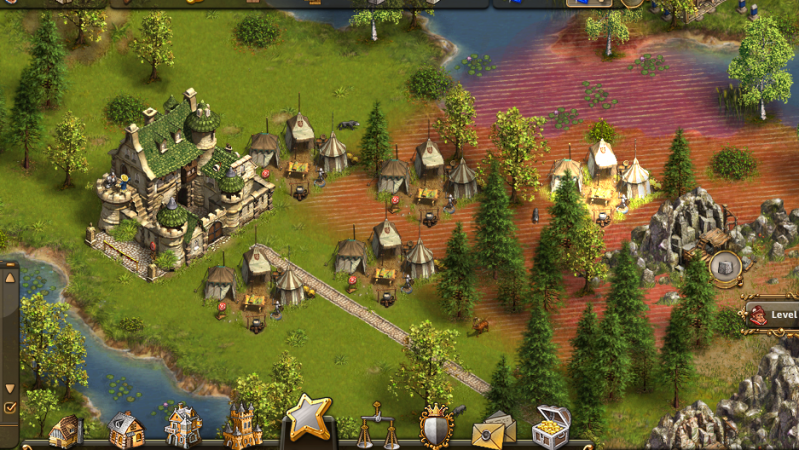Click the down arrow on the left panel
The width and height of the screenshot is (799, 450).
click(10, 388)
